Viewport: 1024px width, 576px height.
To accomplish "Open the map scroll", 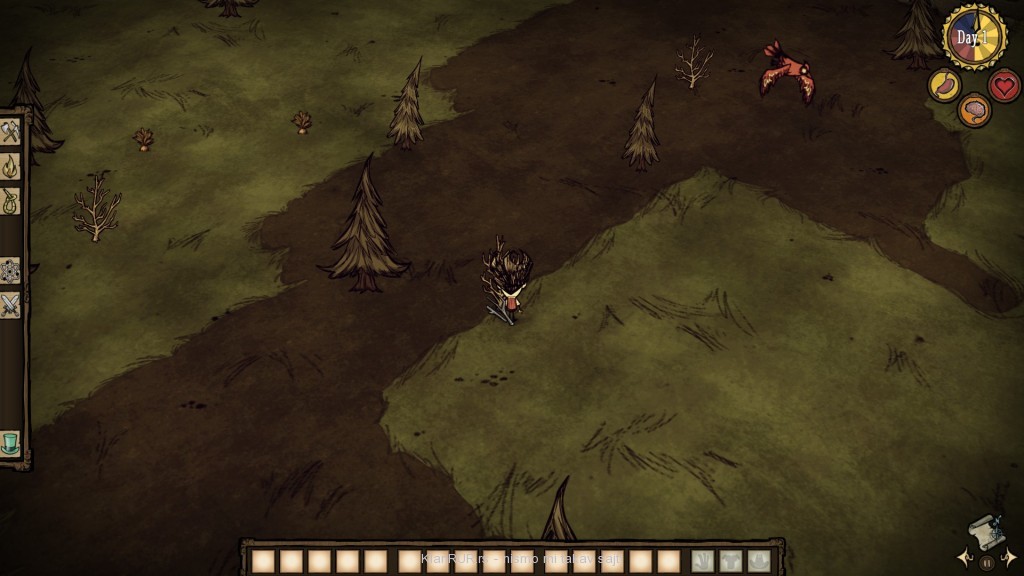I will point(985,531).
